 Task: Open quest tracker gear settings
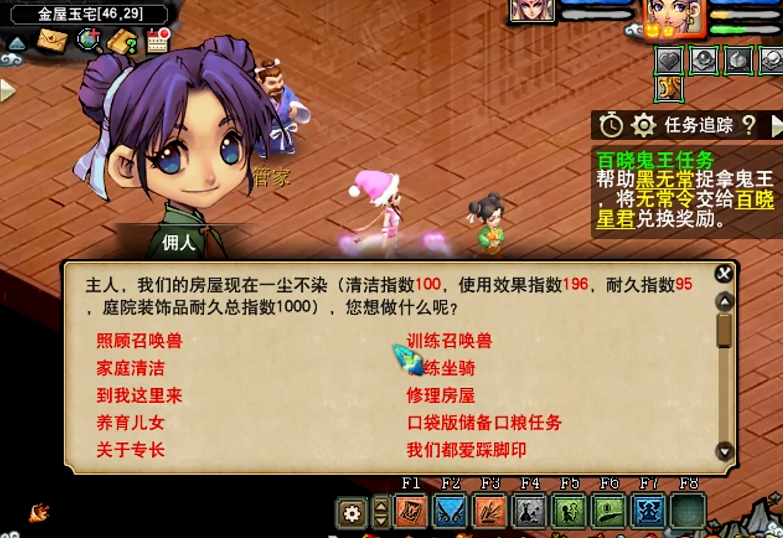click(x=643, y=125)
